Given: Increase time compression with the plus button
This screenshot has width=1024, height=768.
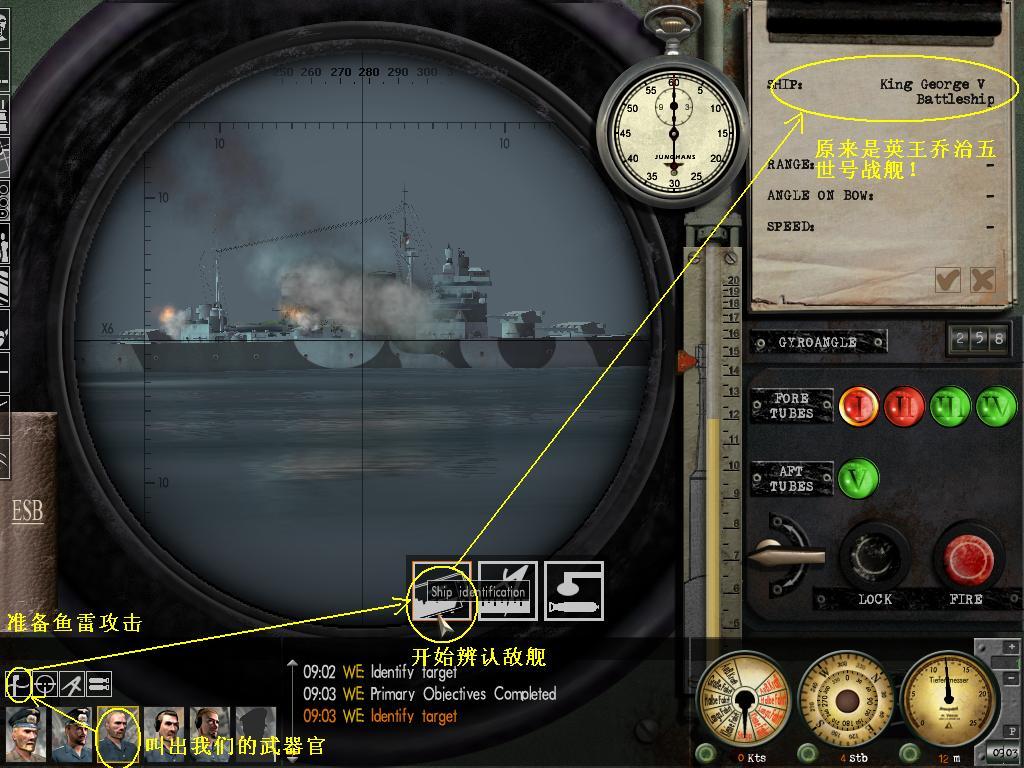Looking at the screenshot, I should point(1011,648).
